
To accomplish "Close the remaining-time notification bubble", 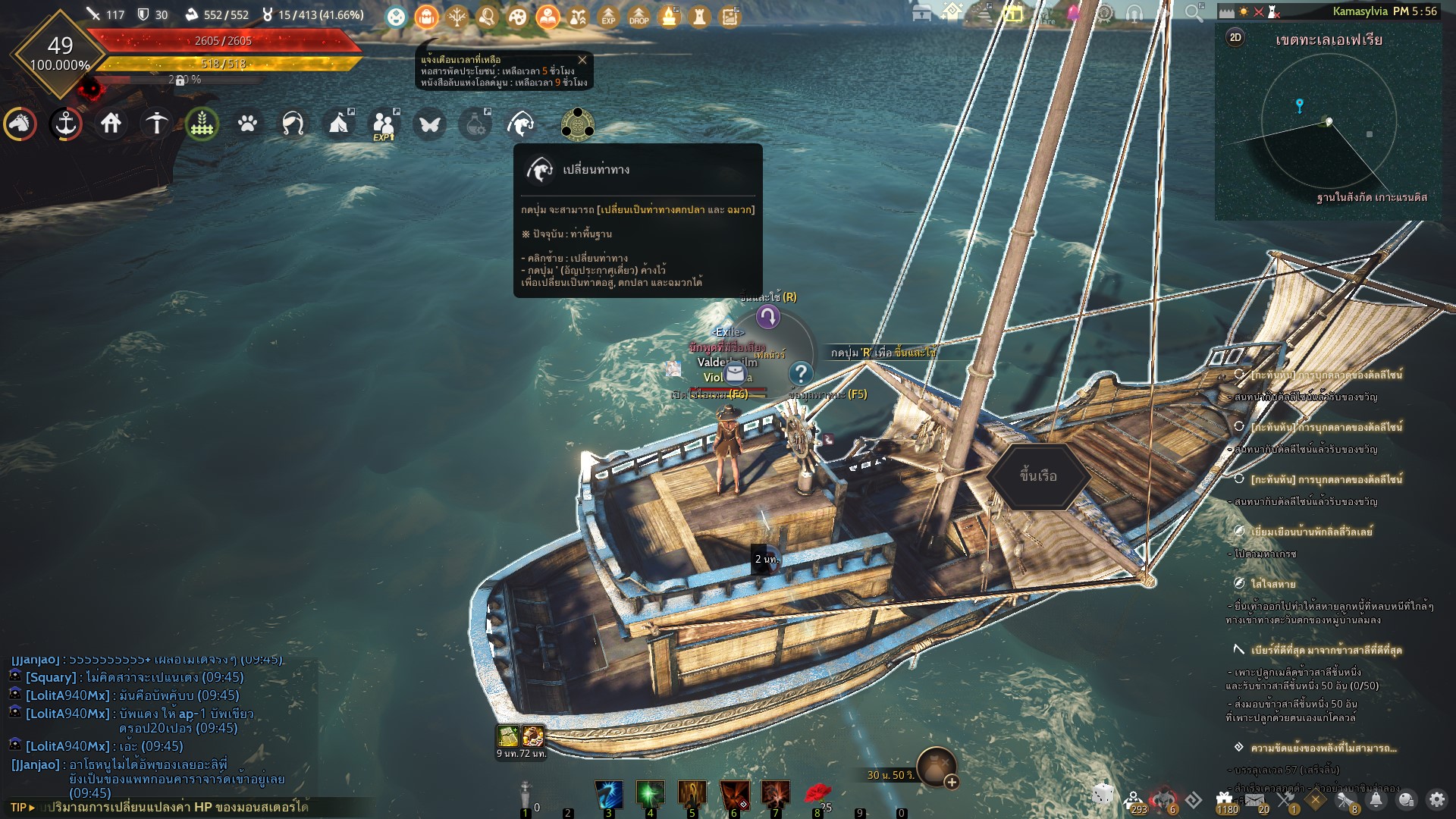I will [582, 60].
